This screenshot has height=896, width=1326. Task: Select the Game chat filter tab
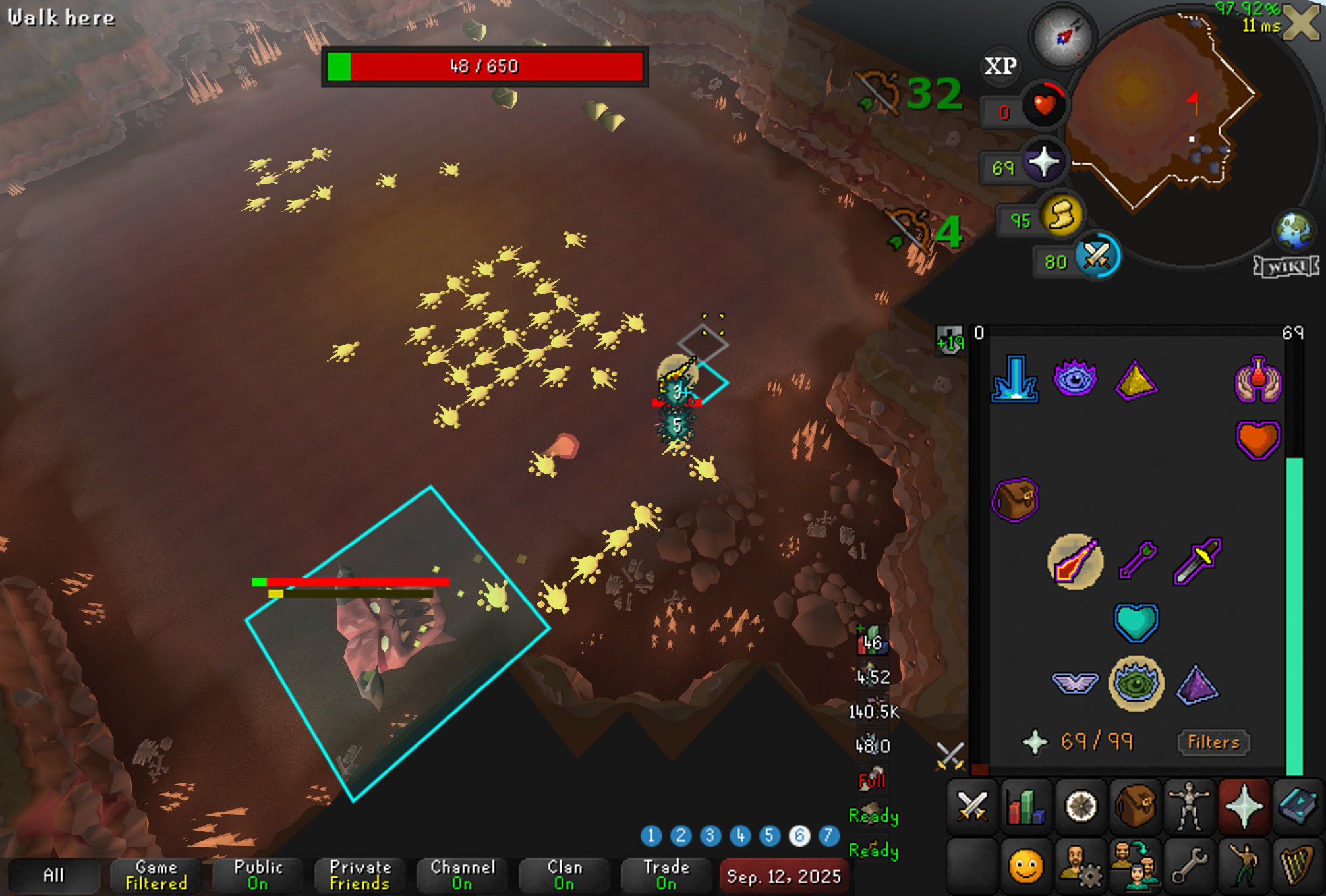point(156,876)
